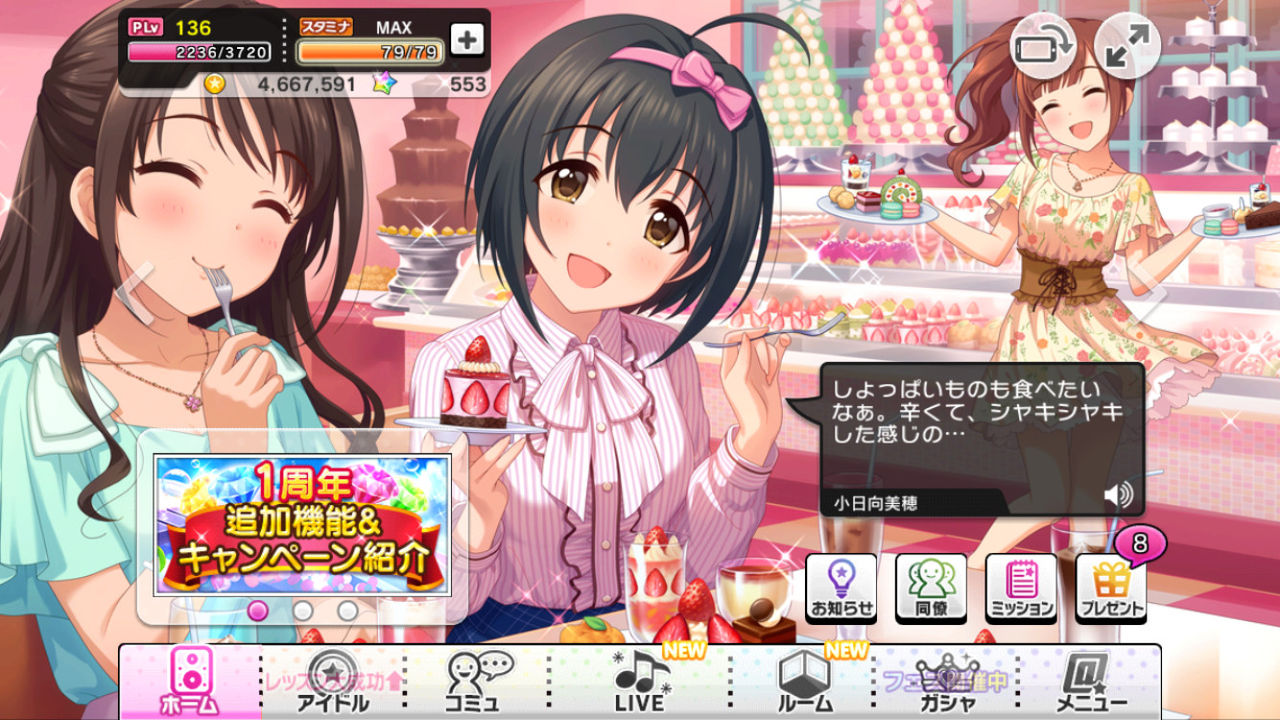Select the second banner carousel dot
1280x720 pixels.
[x=301, y=610]
